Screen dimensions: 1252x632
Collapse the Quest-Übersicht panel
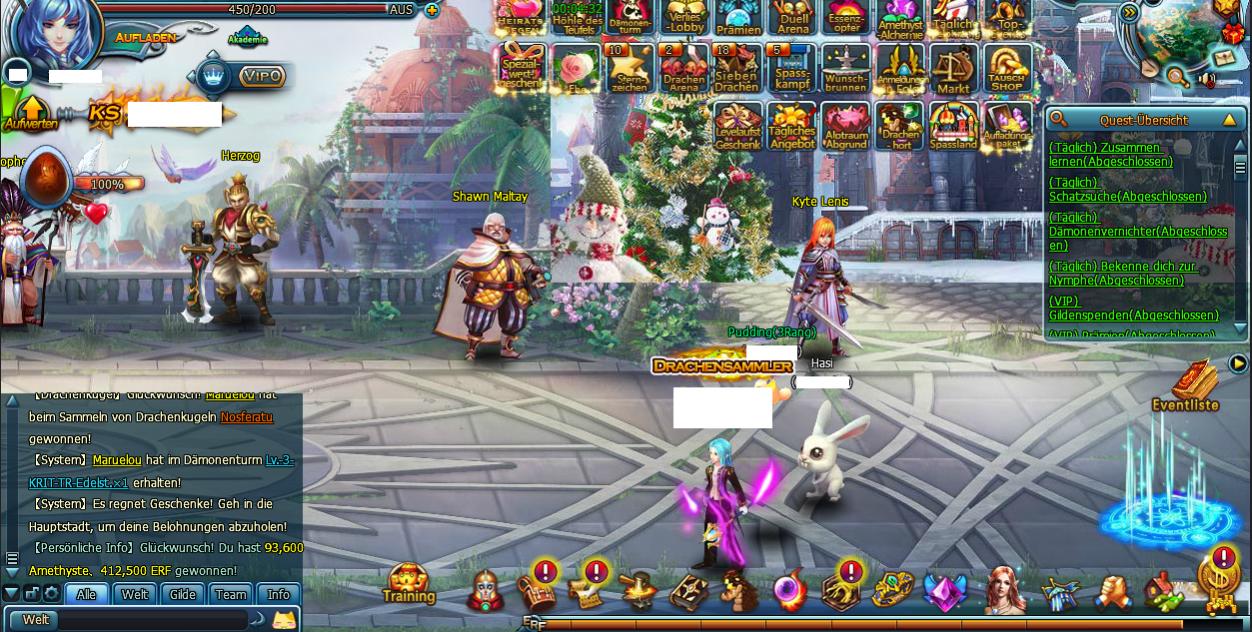[1229, 120]
